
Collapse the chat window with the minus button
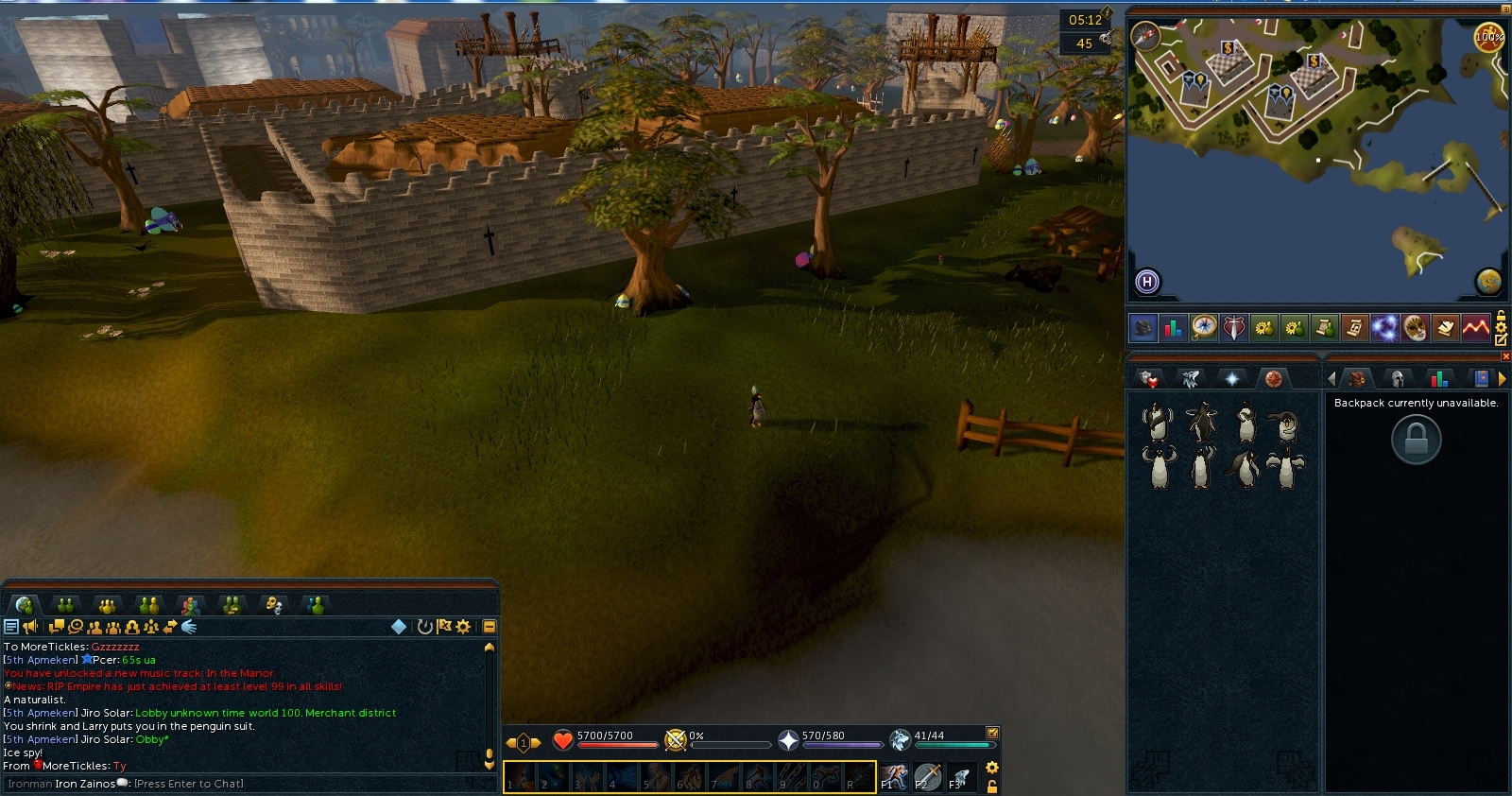[489, 625]
